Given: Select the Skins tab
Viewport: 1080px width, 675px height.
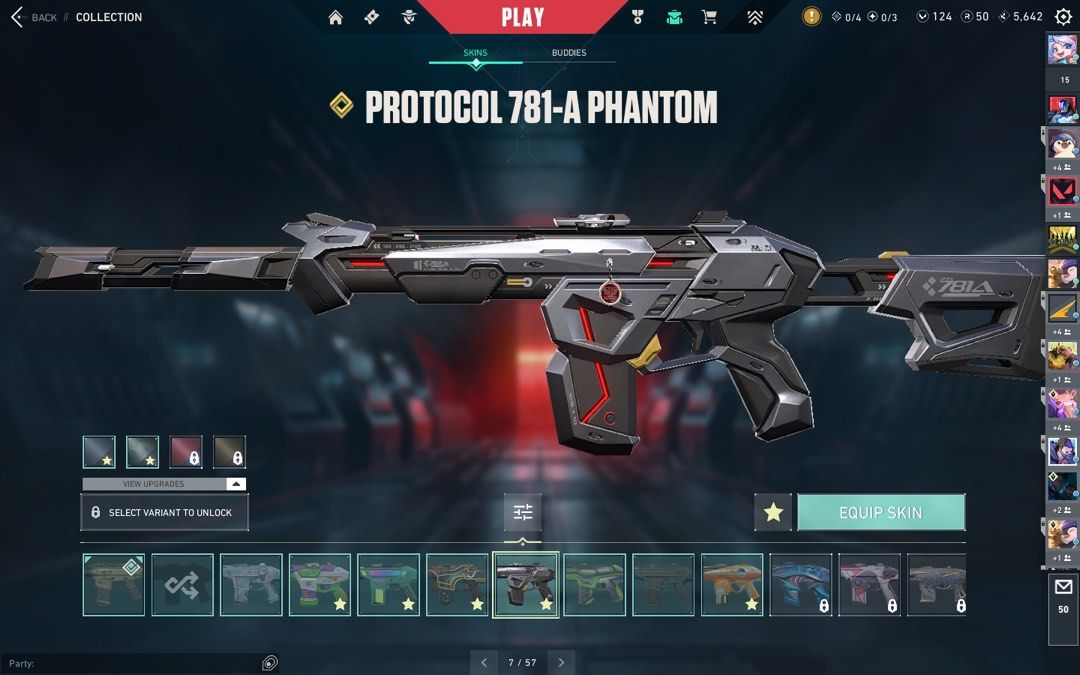Looking at the screenshot, I should pos(475,53).
